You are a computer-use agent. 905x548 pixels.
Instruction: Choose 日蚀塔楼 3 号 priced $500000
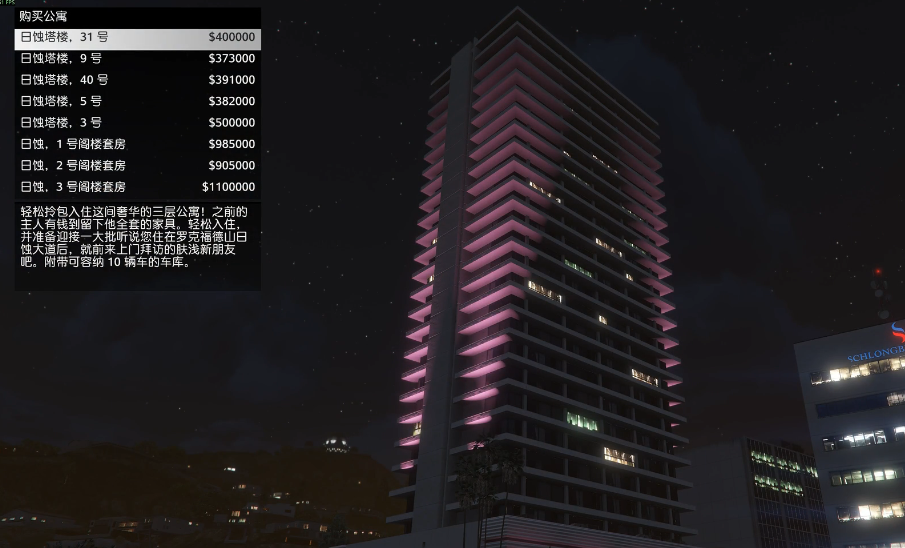tap(137, 123)
